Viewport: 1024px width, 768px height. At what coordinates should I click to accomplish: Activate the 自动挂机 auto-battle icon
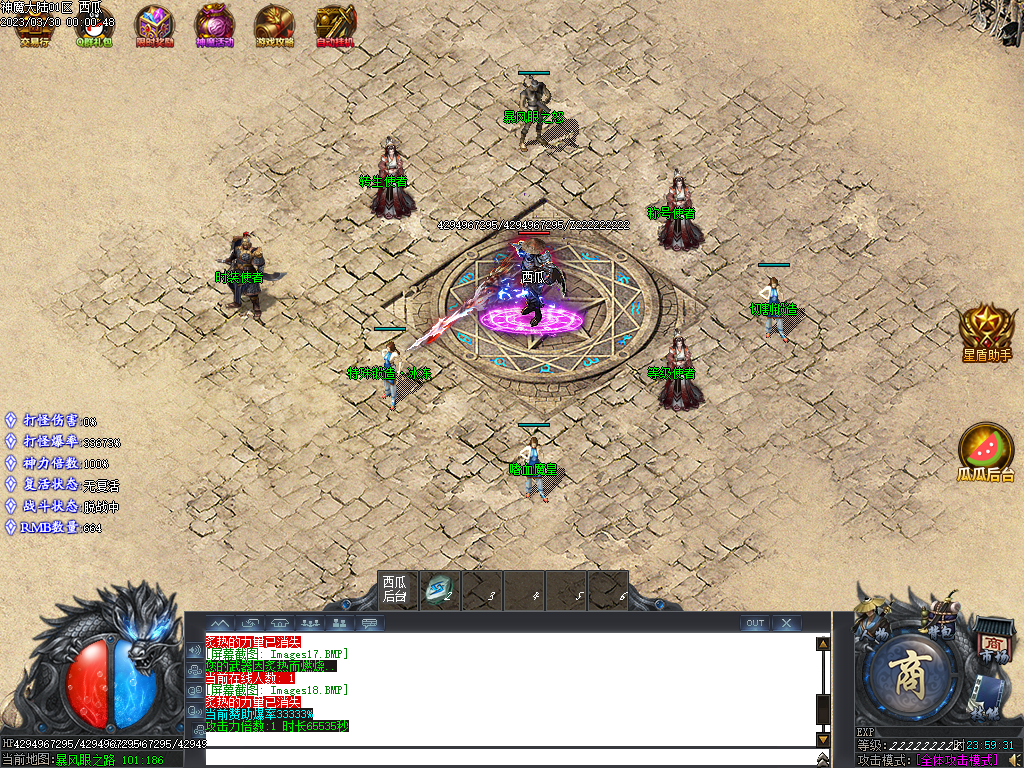pos(335,27)
